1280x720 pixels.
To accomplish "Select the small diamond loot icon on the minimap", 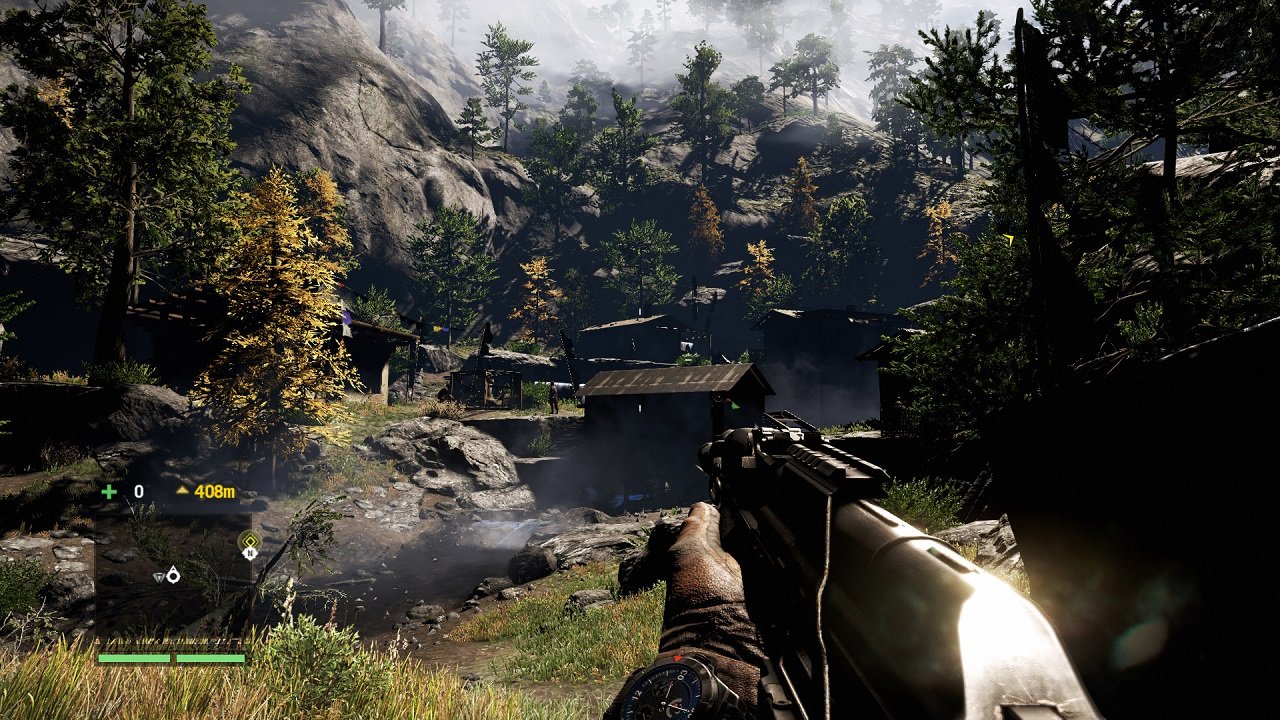I will (x=159, y=577).
